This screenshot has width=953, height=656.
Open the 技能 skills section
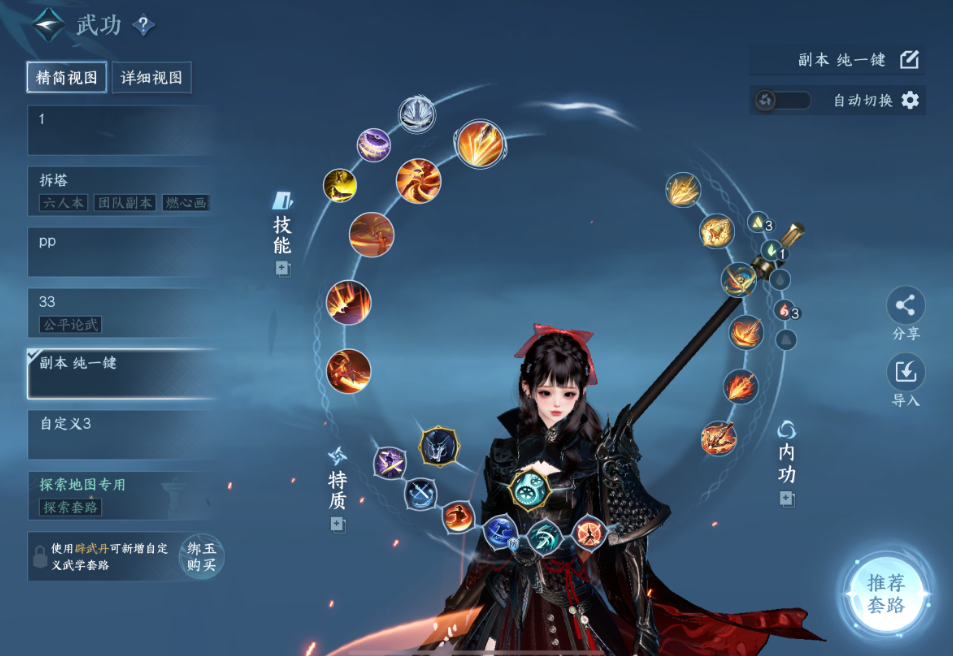[x=282, y=234]
